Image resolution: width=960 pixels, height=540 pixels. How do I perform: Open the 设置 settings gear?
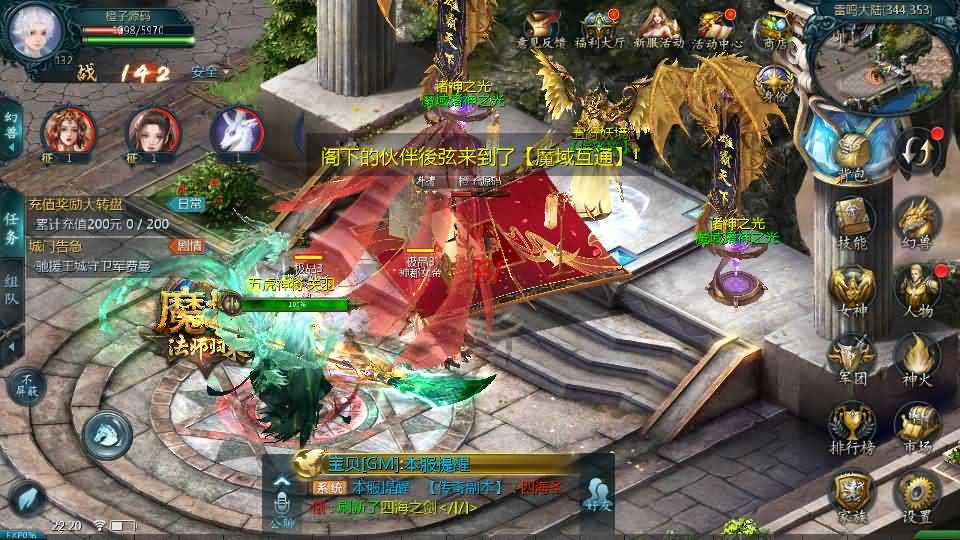[915, 494]
